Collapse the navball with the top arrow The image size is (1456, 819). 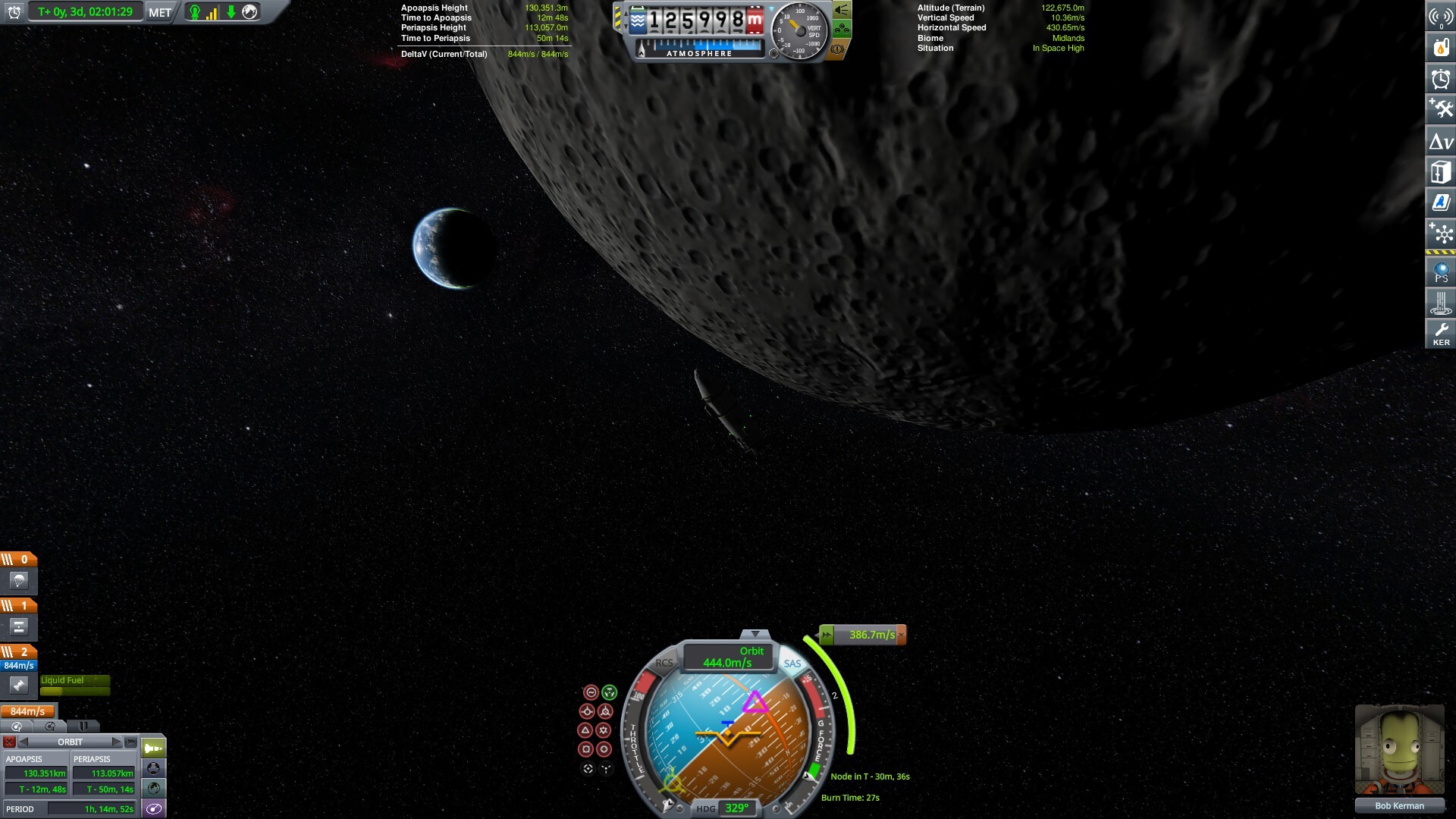pyautogui.click(x=755, y=634)
